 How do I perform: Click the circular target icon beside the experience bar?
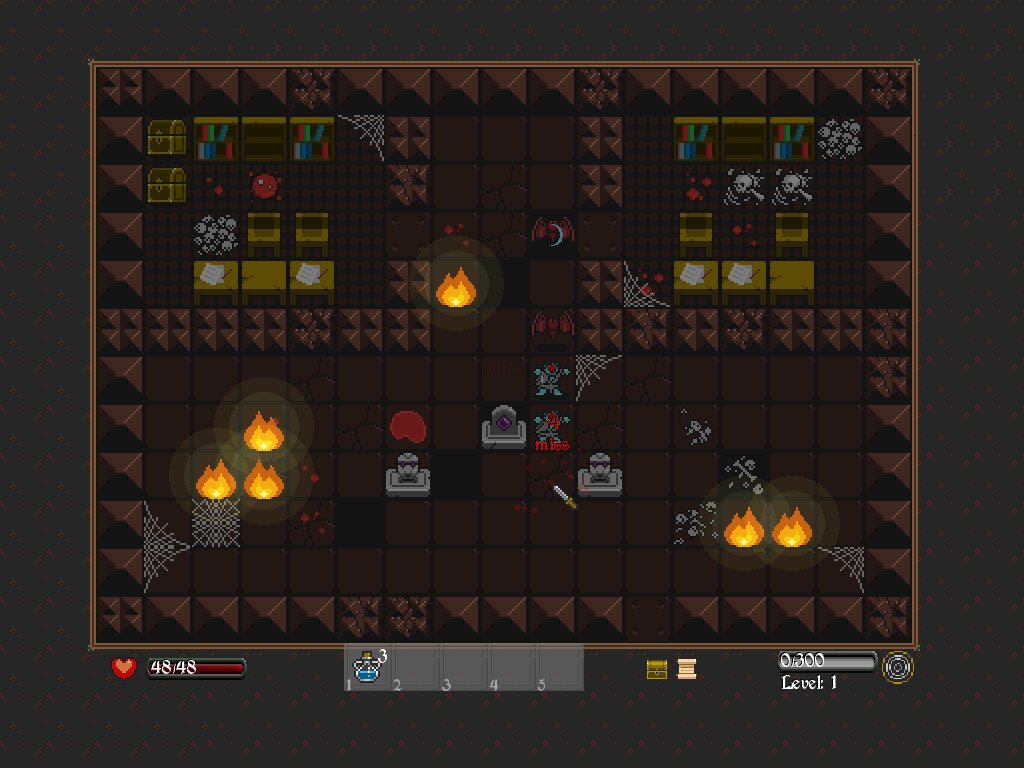tap(898, 668)
